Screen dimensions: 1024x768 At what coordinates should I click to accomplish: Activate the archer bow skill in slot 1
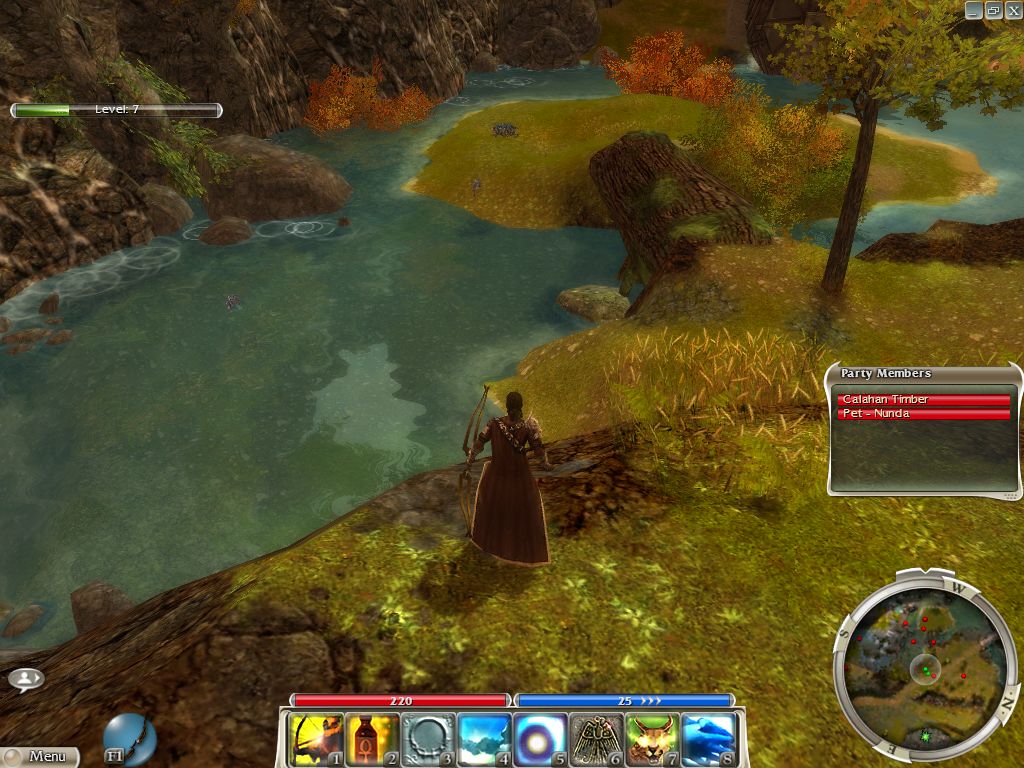coord(317,739)
